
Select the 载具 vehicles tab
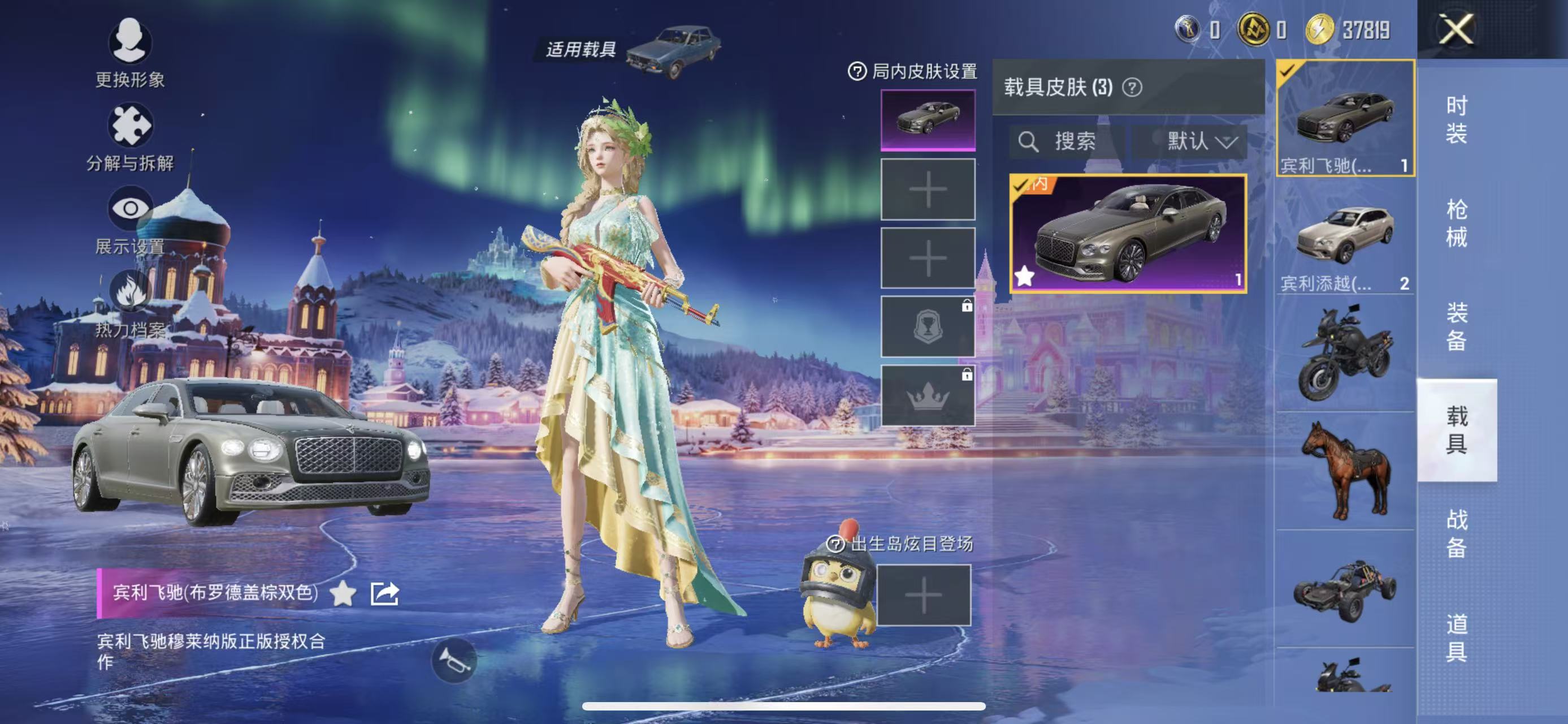click(x=1456, y=430)
